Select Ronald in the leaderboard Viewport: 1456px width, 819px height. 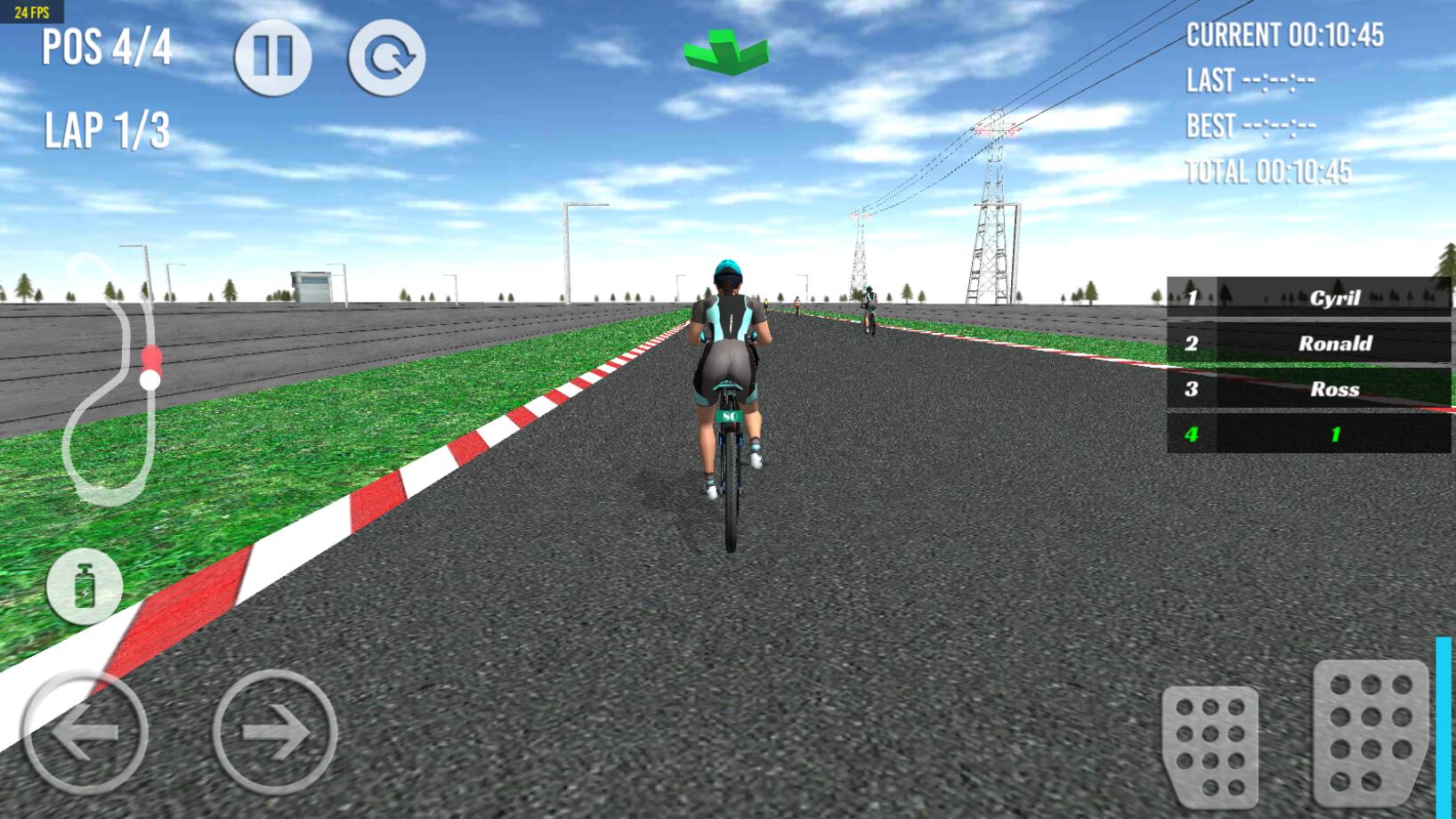(1306, 343)
